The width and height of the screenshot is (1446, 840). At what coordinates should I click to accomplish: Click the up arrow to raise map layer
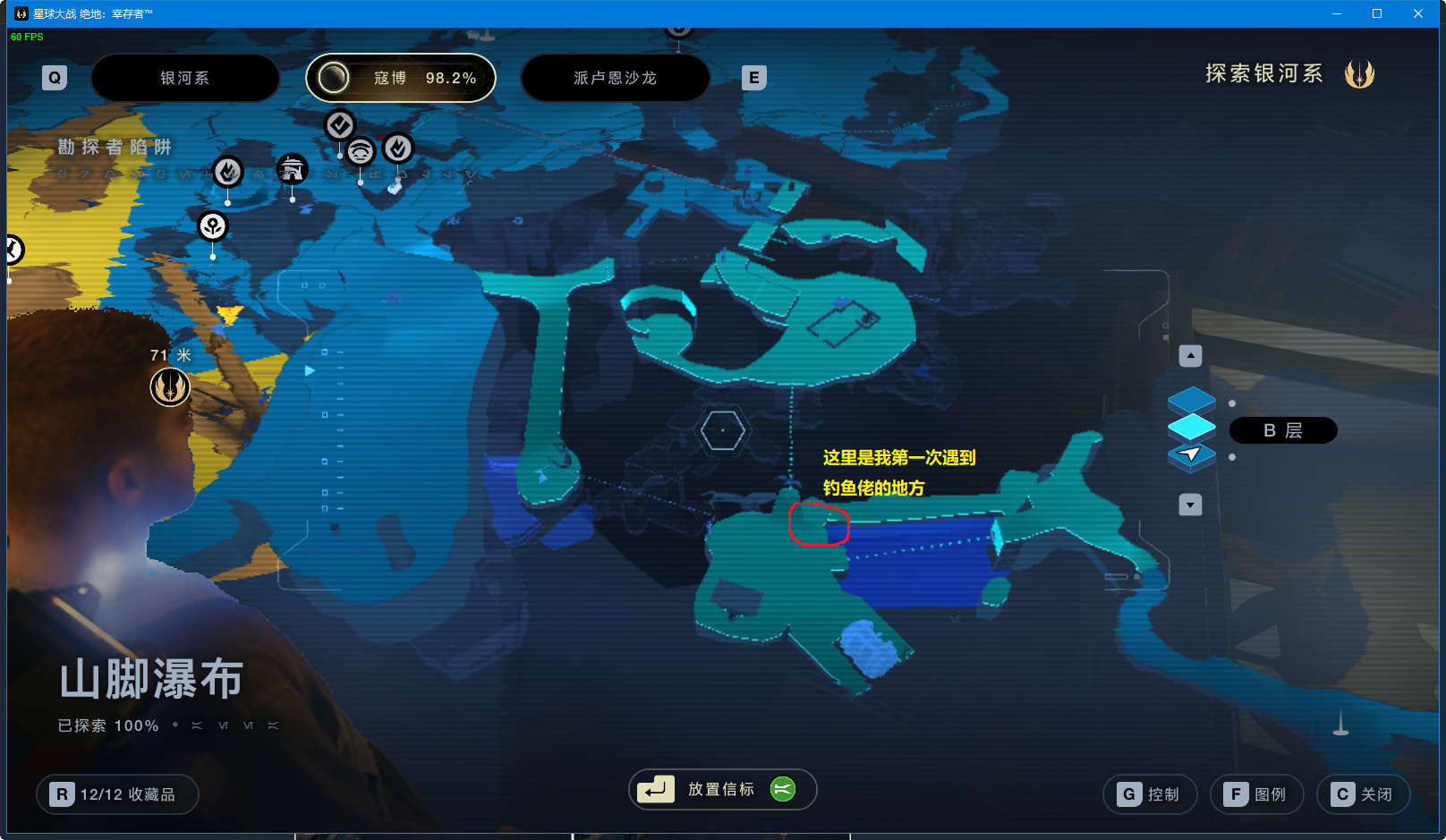(x=1191, y=355)
